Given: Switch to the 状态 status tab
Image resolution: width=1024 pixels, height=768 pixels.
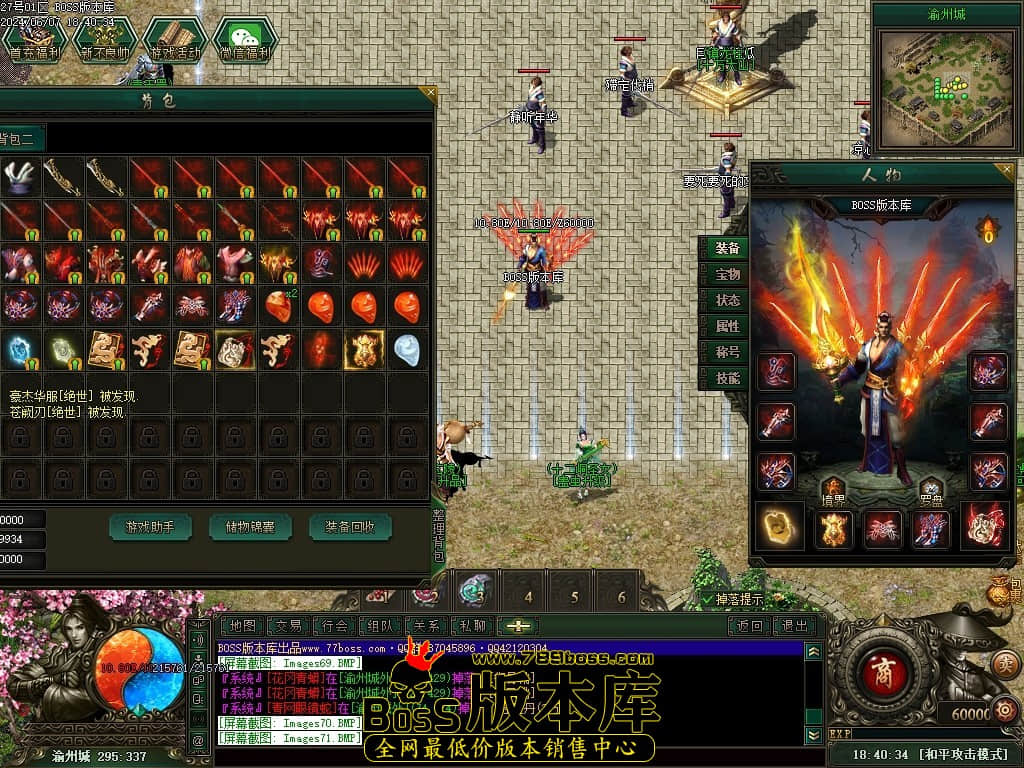Looking at the screenshot, I should point(728,300).
